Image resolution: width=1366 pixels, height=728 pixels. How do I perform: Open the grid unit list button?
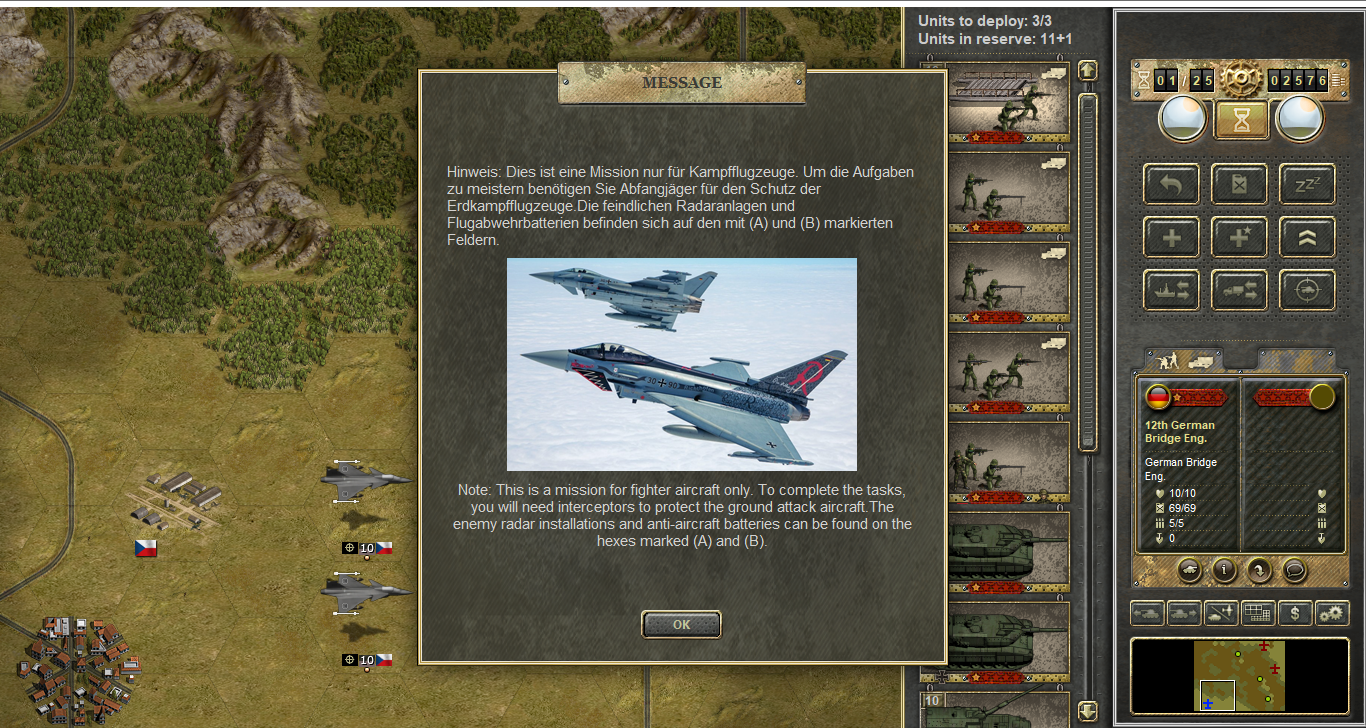[1258, 613]
